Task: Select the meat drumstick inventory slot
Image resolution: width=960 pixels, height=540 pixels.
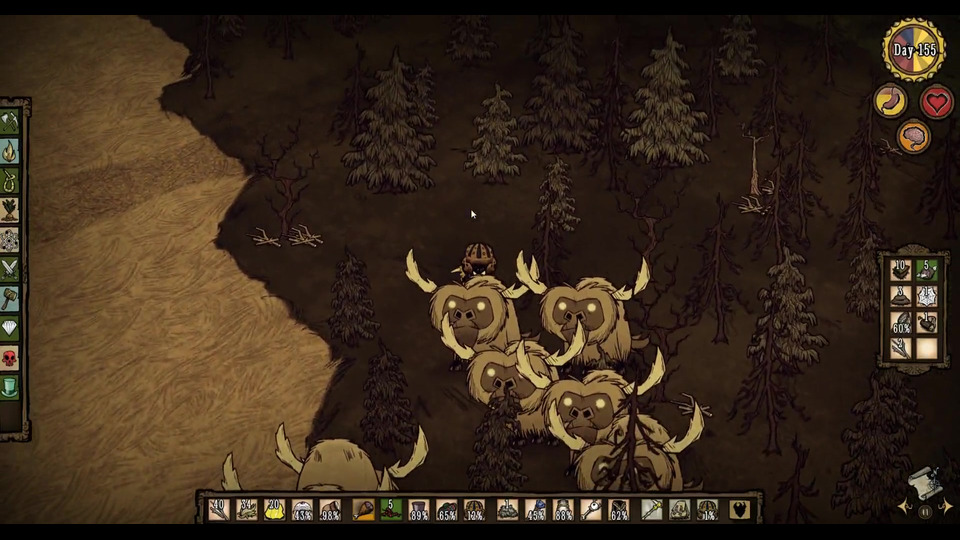Action: point(363,510)
